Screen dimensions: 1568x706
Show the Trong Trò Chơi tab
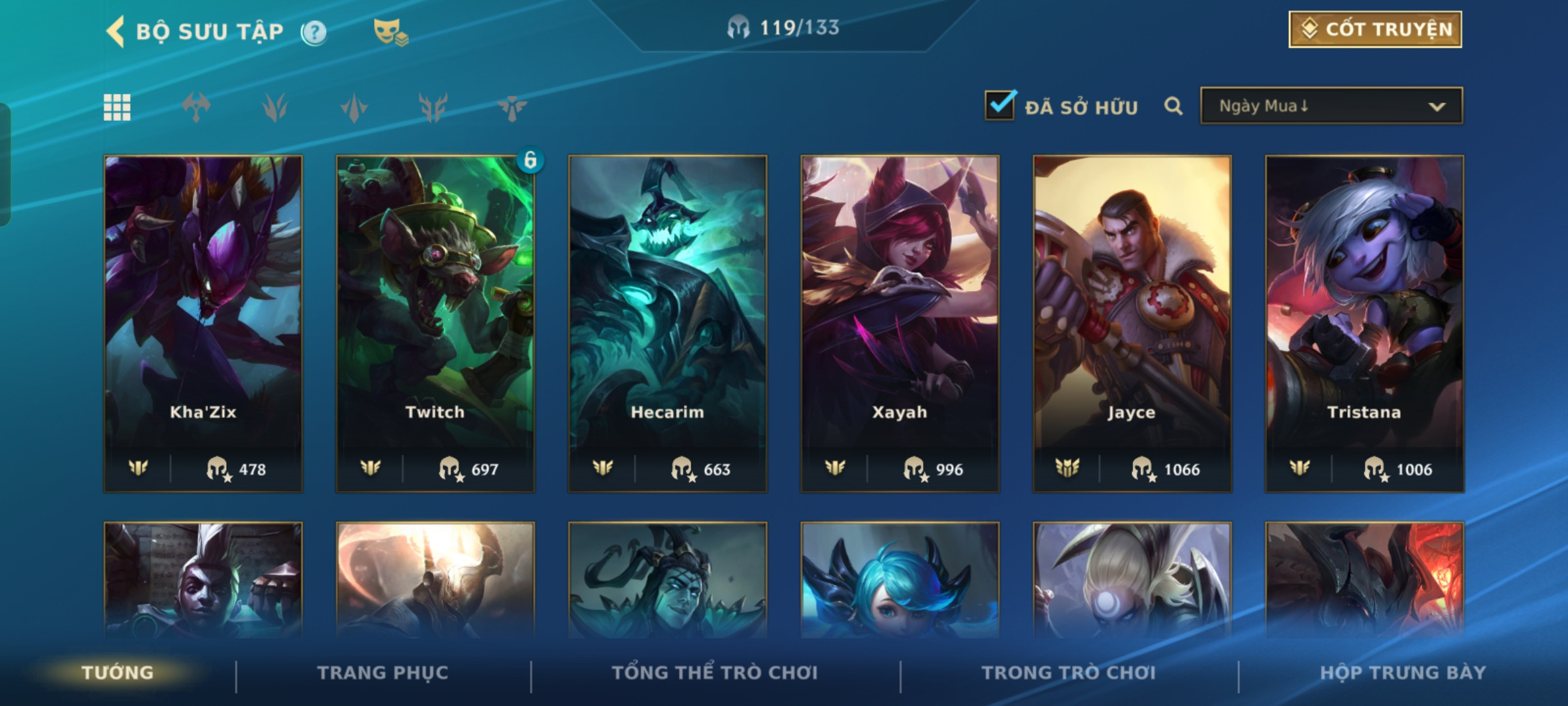(x=1069, y=673)
